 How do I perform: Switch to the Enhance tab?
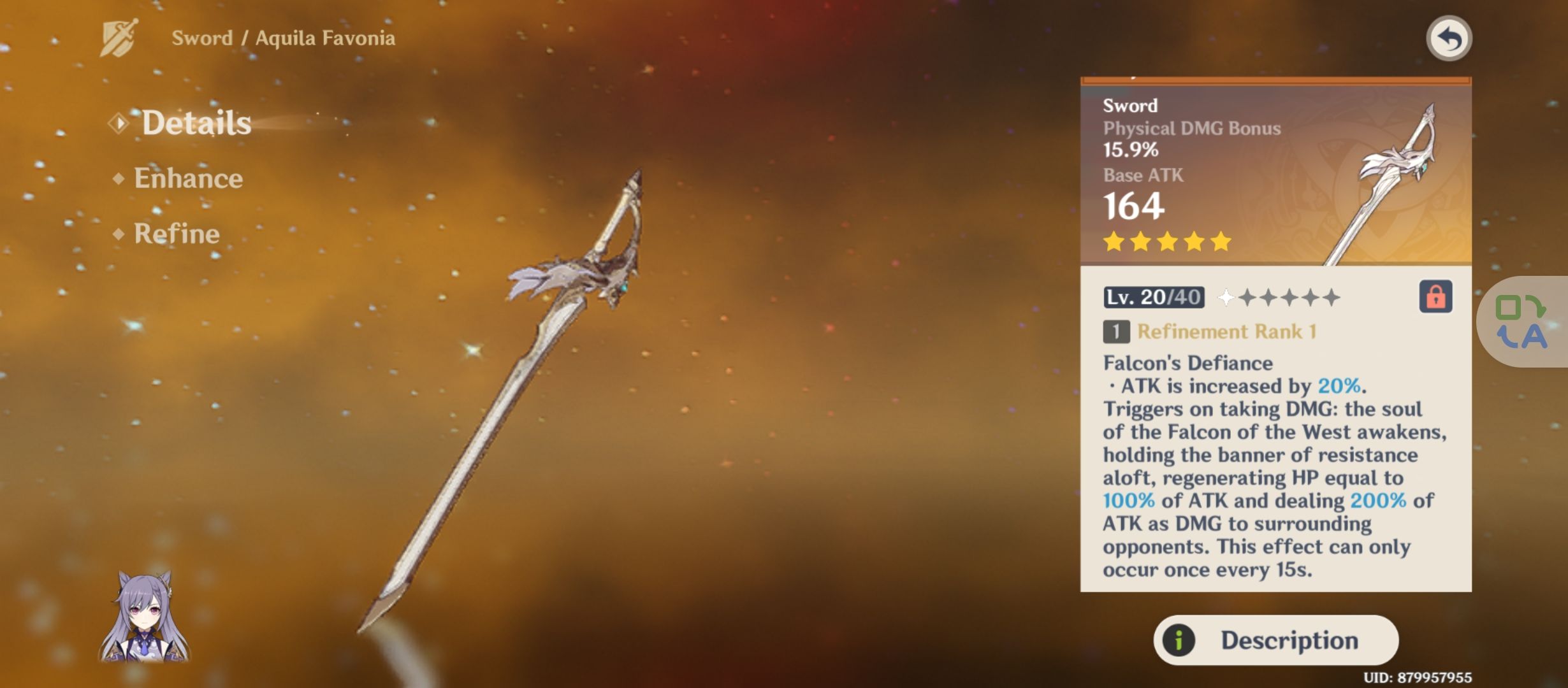tap(187, 178)
